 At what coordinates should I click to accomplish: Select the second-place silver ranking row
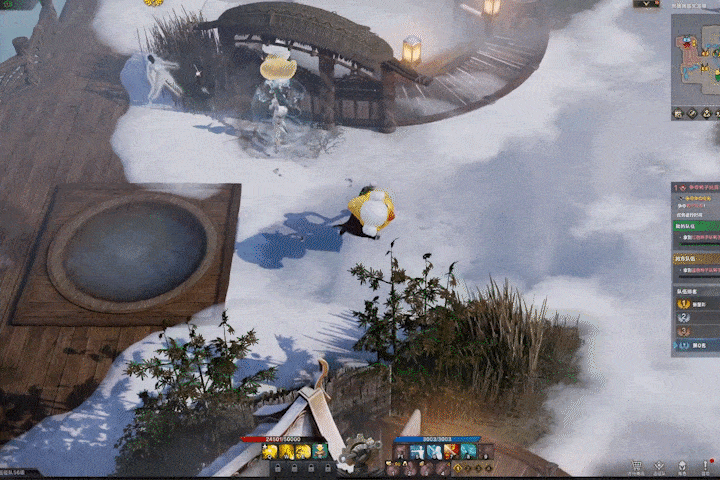pyautogui.click(x=696, y=317)
